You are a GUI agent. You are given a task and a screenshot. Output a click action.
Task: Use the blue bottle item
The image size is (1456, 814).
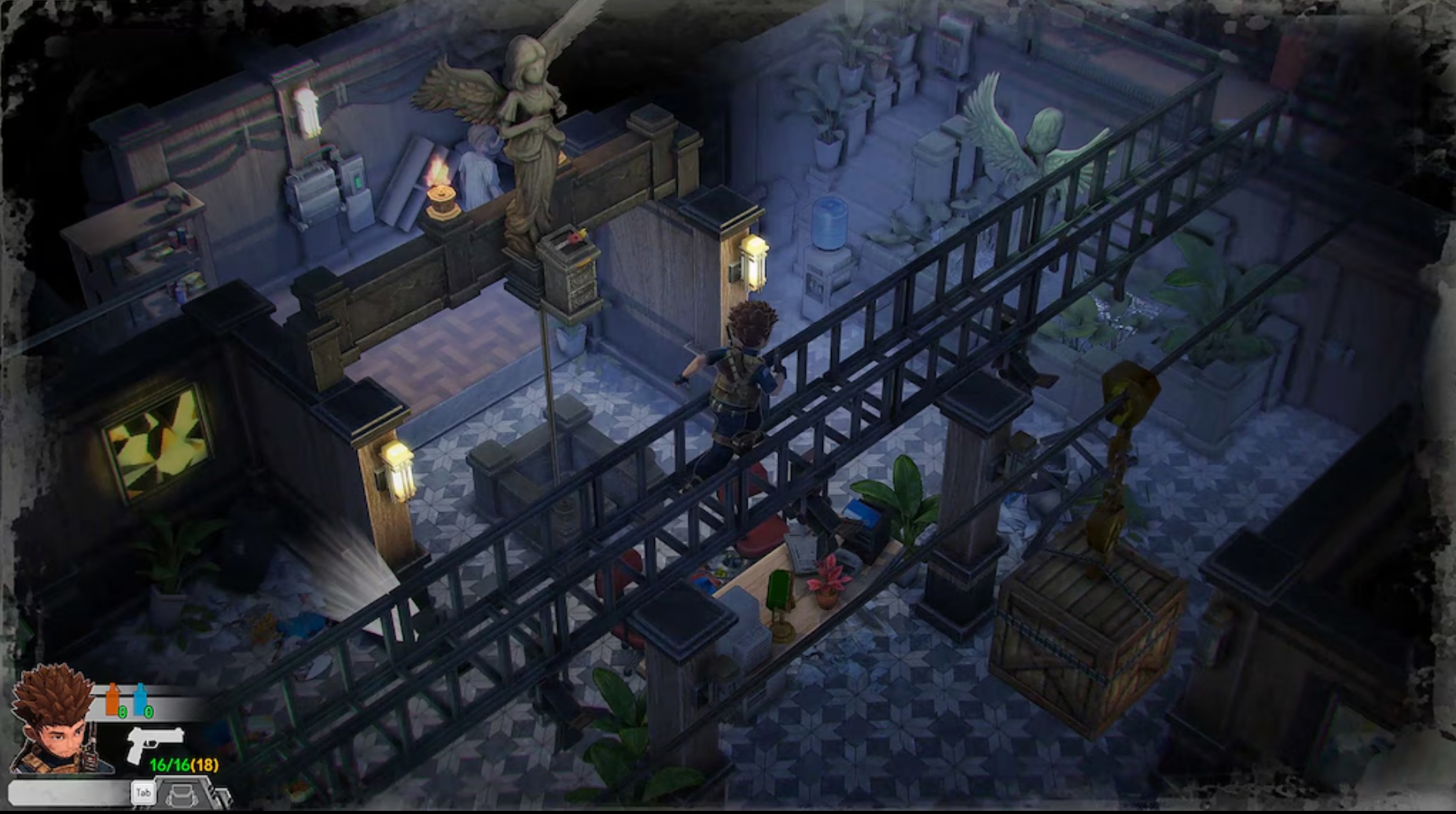pyautogui.click(x=141, y=699)
